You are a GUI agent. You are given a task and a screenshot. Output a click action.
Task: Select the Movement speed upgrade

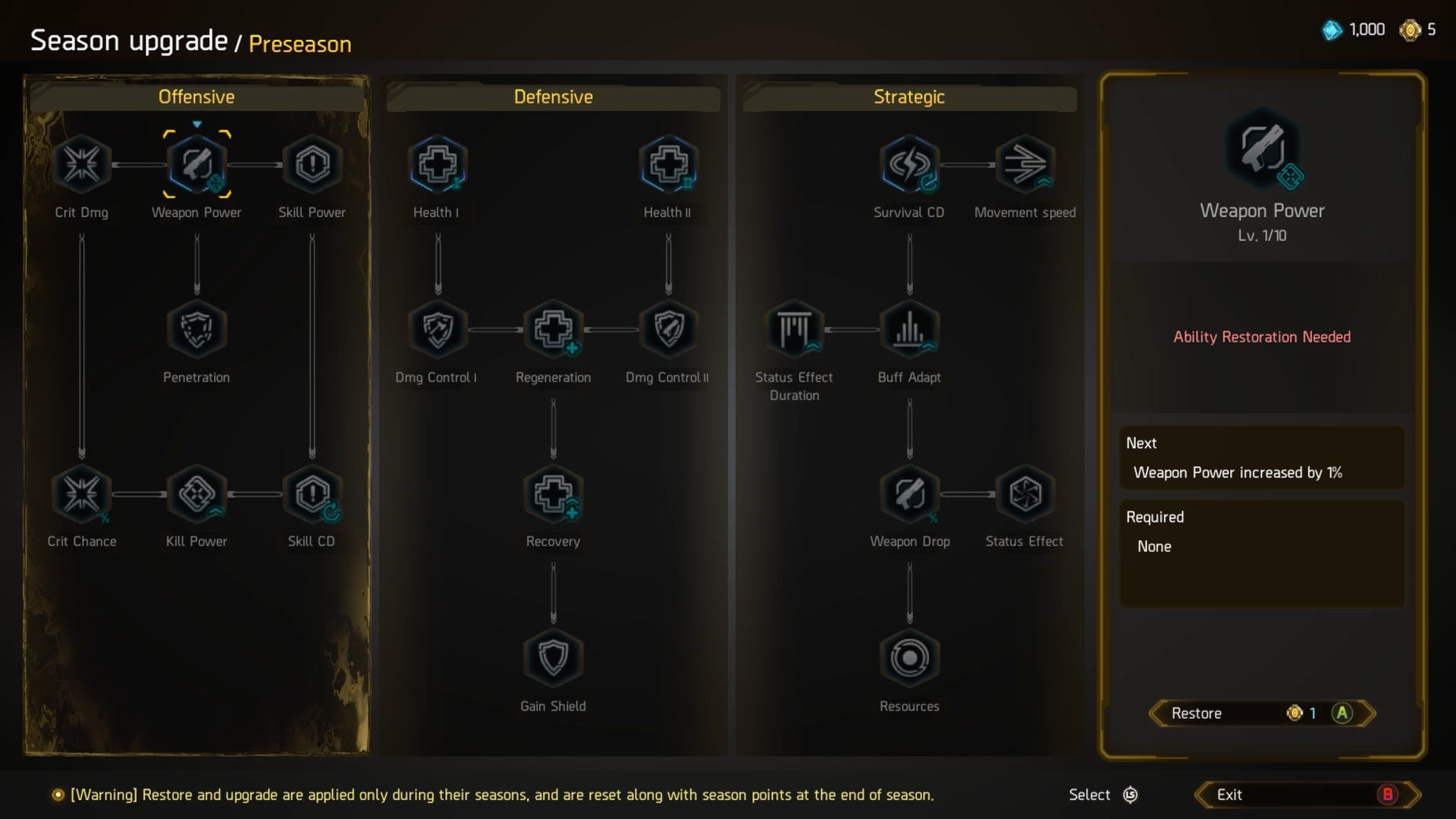coord(1025,164)
